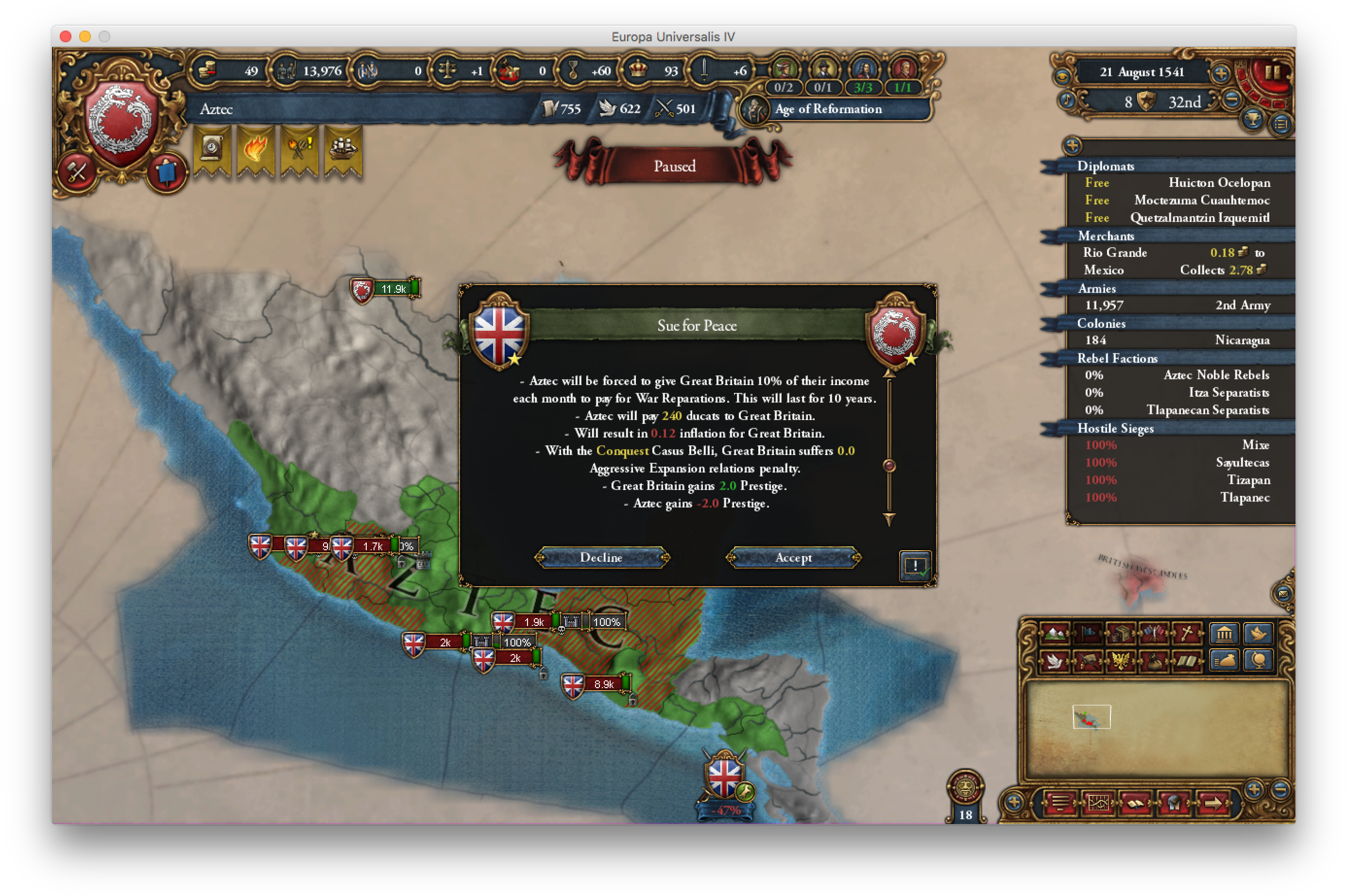Select the religious mapmode cross icon
Image resolution: width=1347 pixels, height=896 pixels.
pos(1188,633)
